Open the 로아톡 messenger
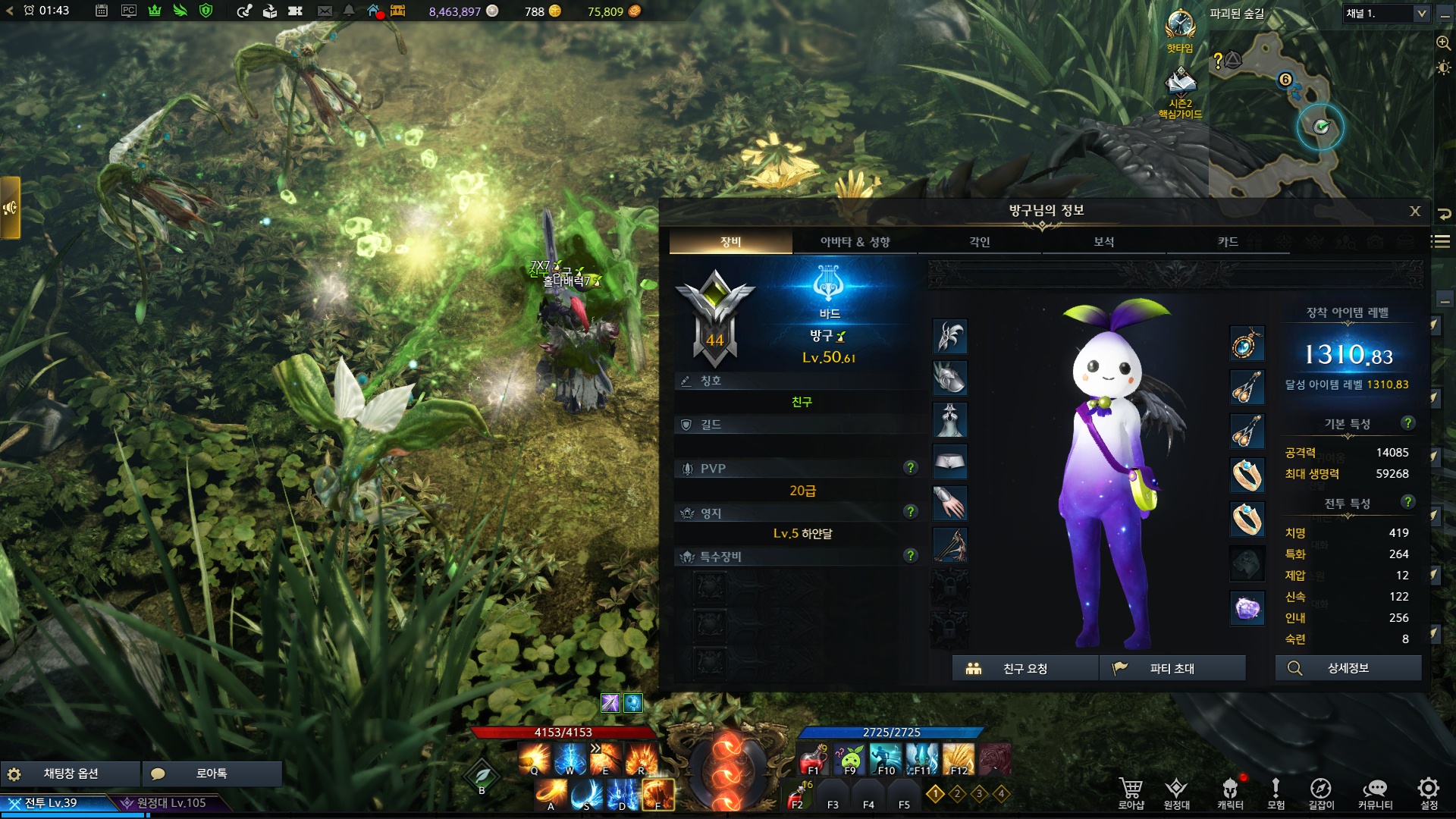 point(212,773)
